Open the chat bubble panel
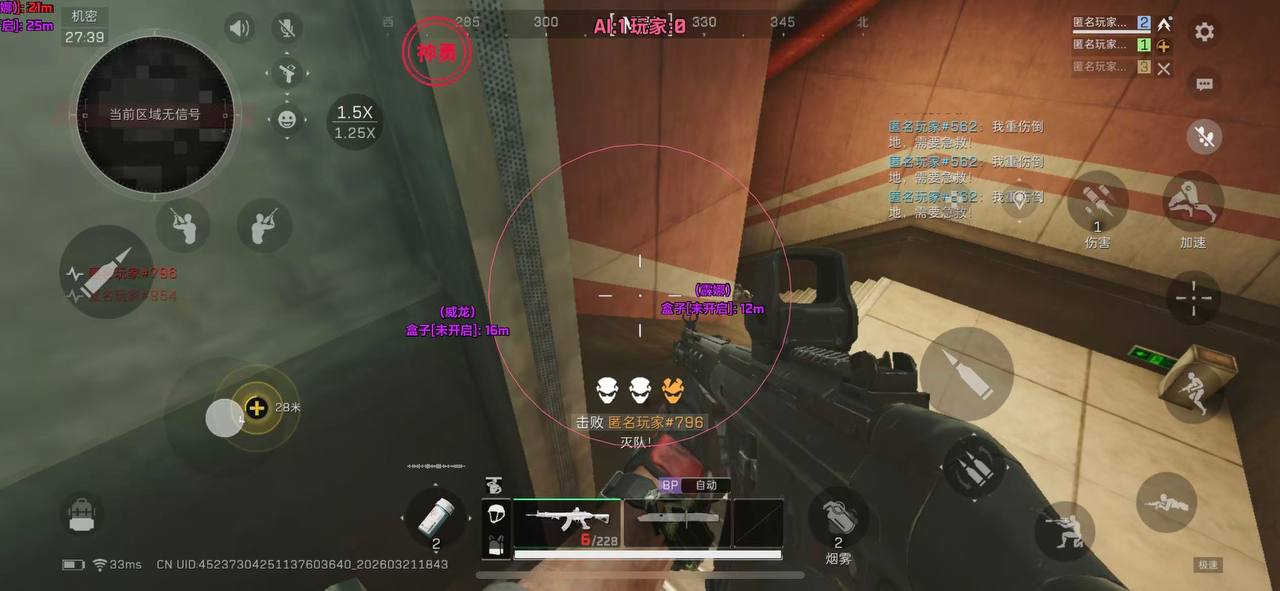Image resolution: width=1280 pixels, height=591 pixels. [x=1204, y=84]
